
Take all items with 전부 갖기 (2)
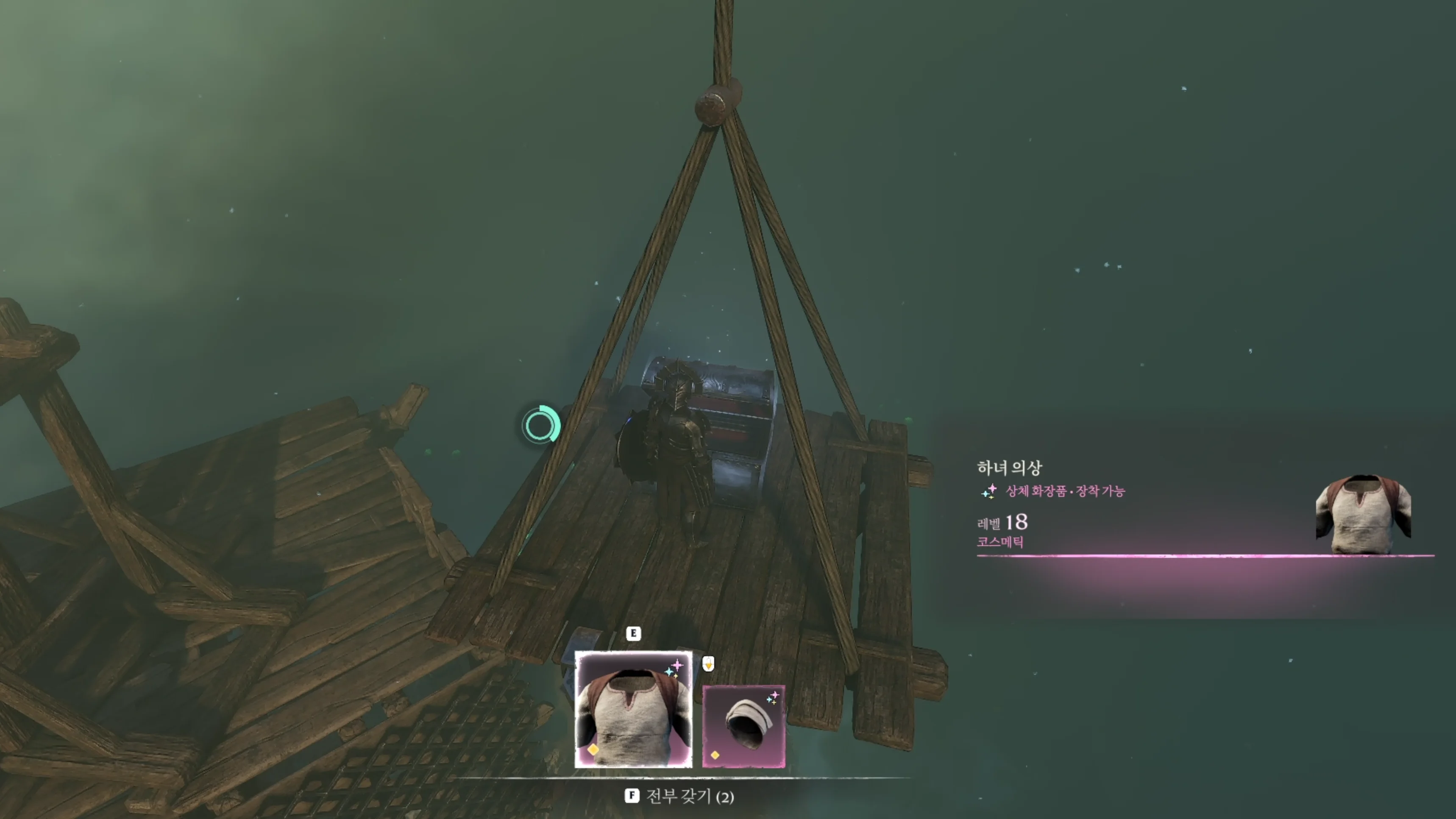pos(680,797)
